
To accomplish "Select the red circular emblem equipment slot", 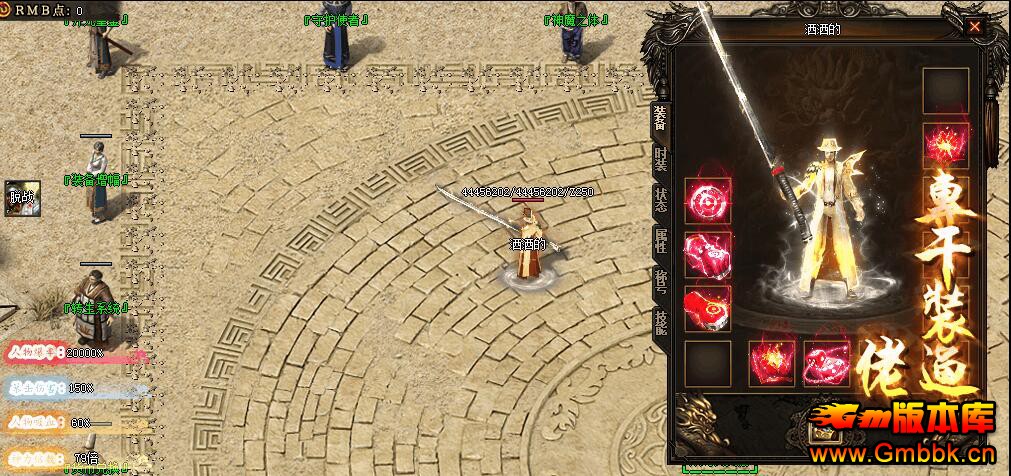I will pos(708,201).
